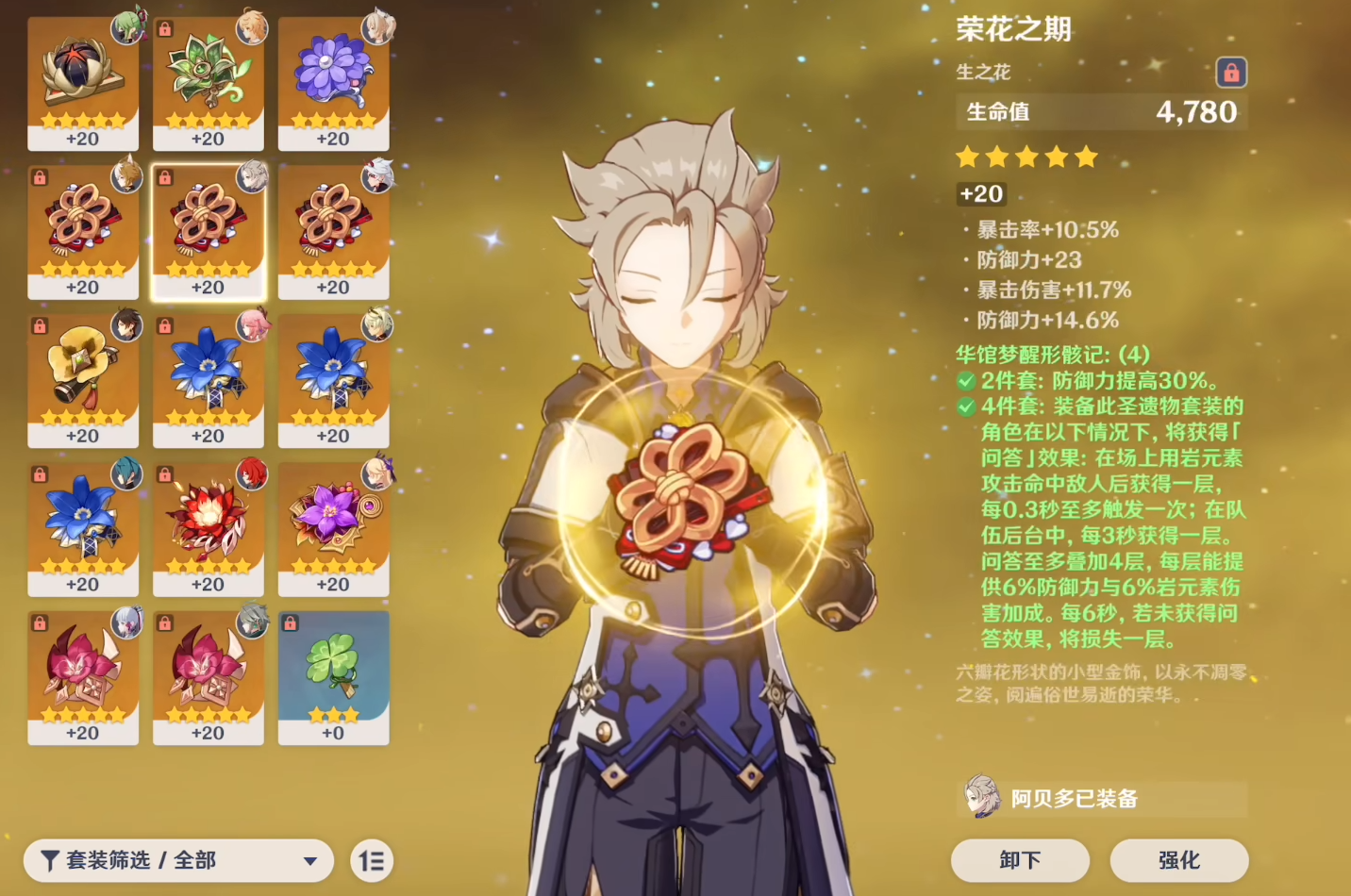This screenshot has width=1351, height=896.
Task: Click the 生命值 4,780 stat bar
Action: 1102,111
